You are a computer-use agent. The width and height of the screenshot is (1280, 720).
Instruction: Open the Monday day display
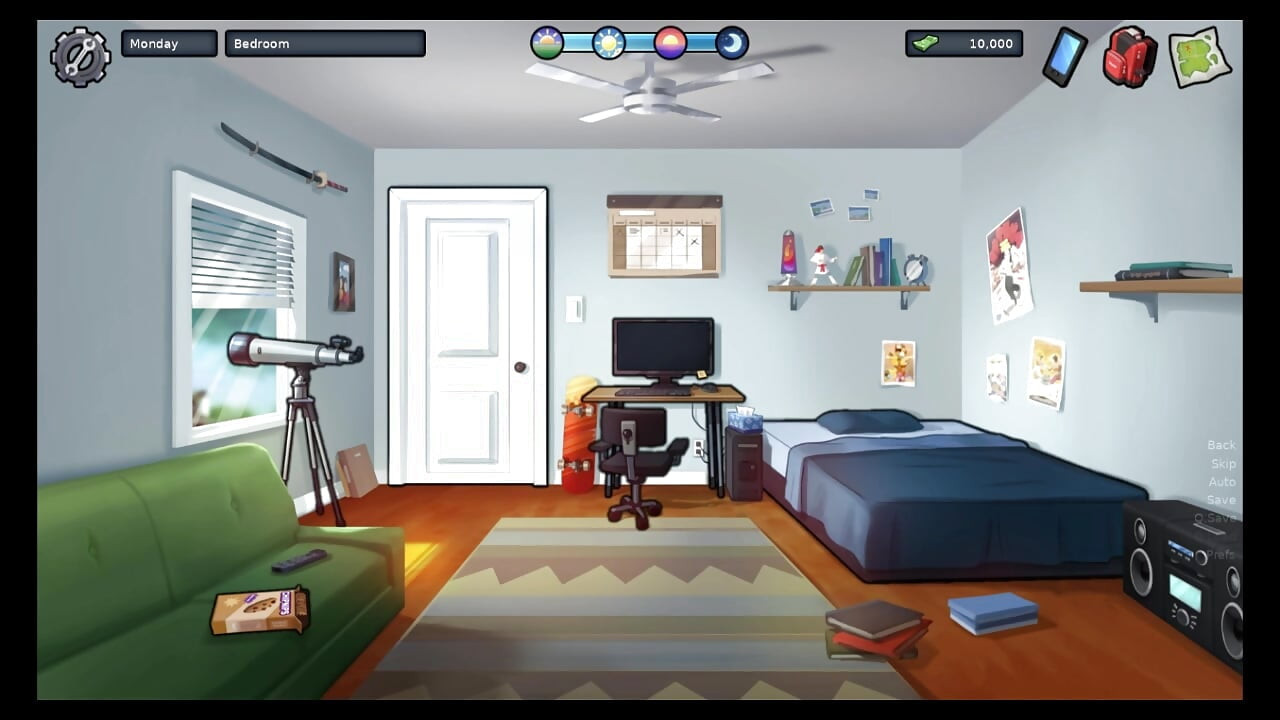click(168, 43)
